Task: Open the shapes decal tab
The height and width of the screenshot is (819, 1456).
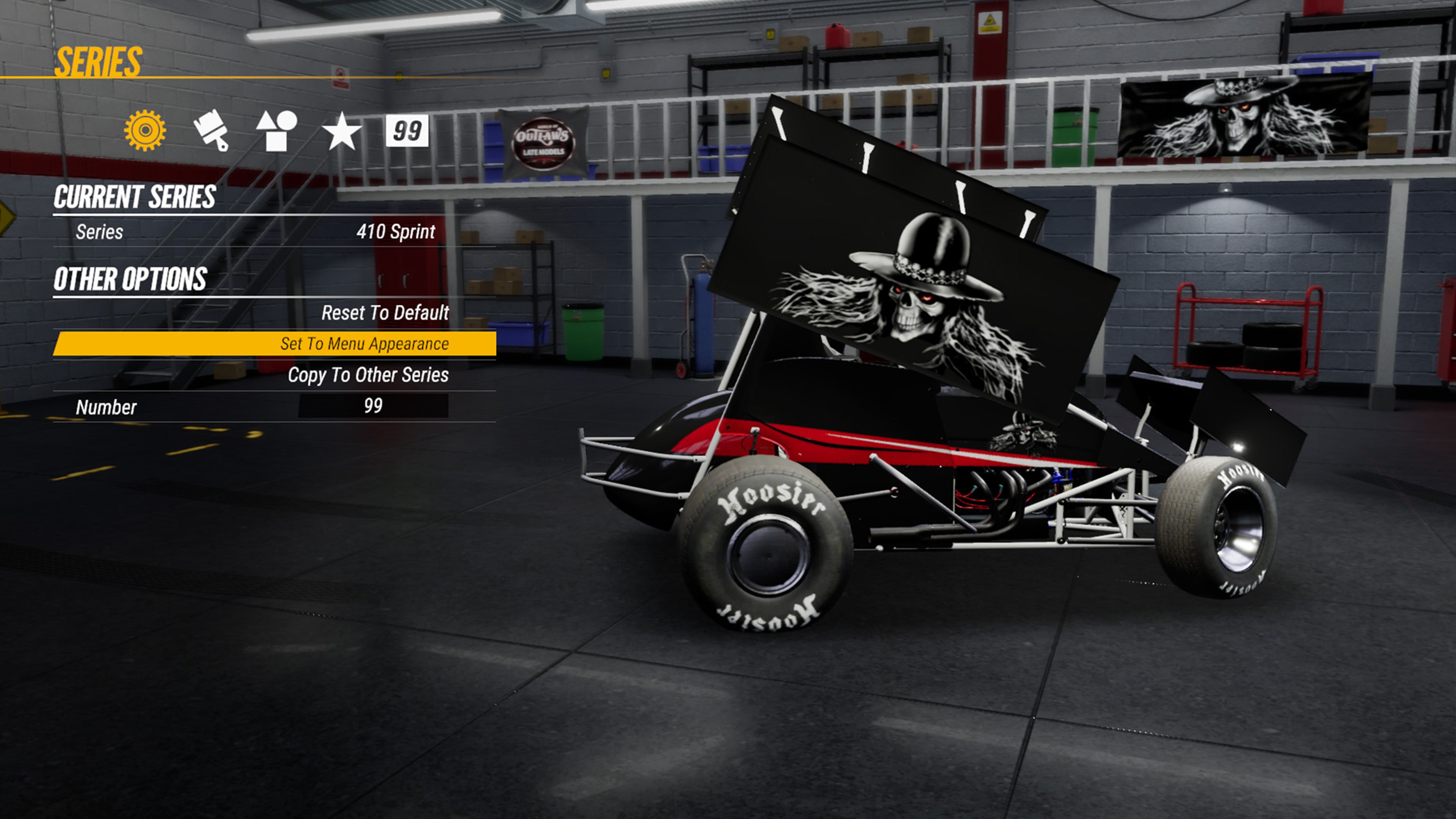Action: pyautogui.click(x=276, y=130)
